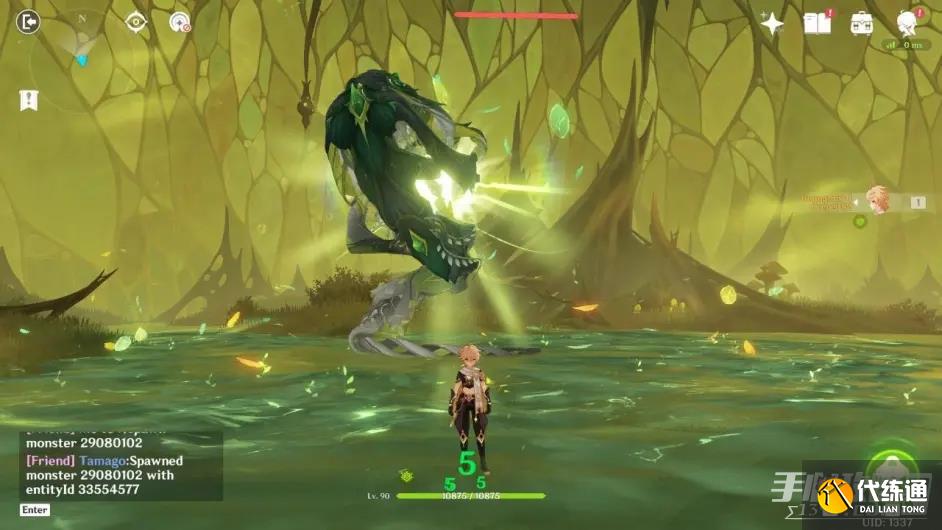Toggle the eye-shaped Elemental Sight icon

[x=136, y=22]
